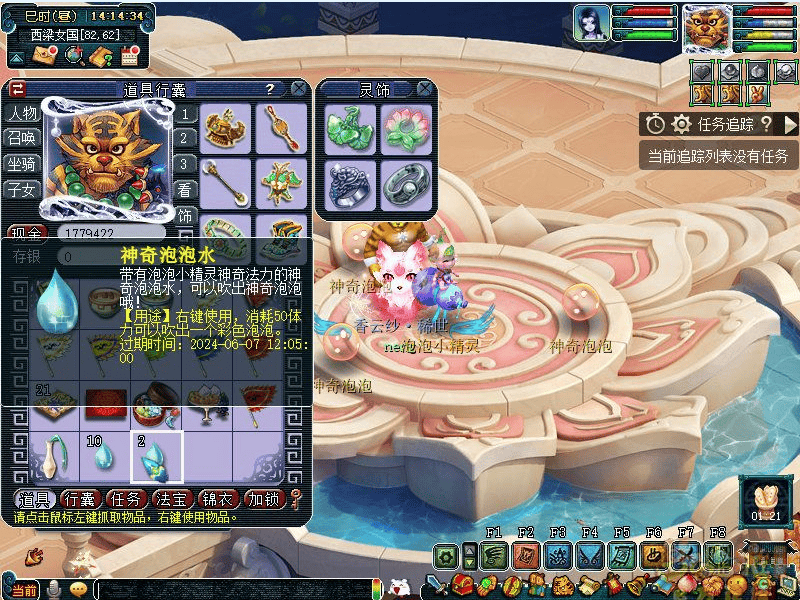The height and width of the screenshot is (600, 800).
Task: Click the green leaf accessory in 灵饰 panel
Action: [x=350, y=126]
